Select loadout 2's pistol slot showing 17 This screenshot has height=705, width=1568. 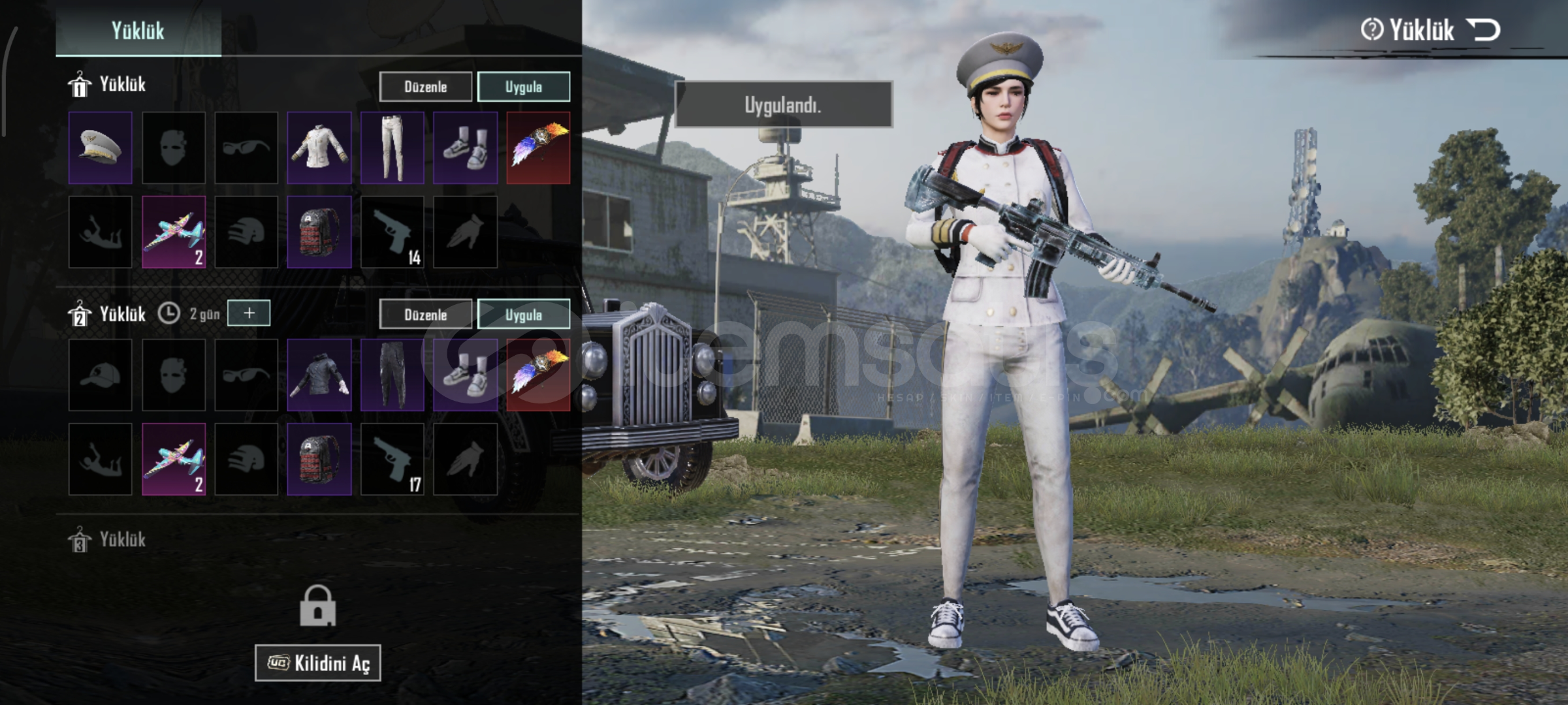coord(392,459)
